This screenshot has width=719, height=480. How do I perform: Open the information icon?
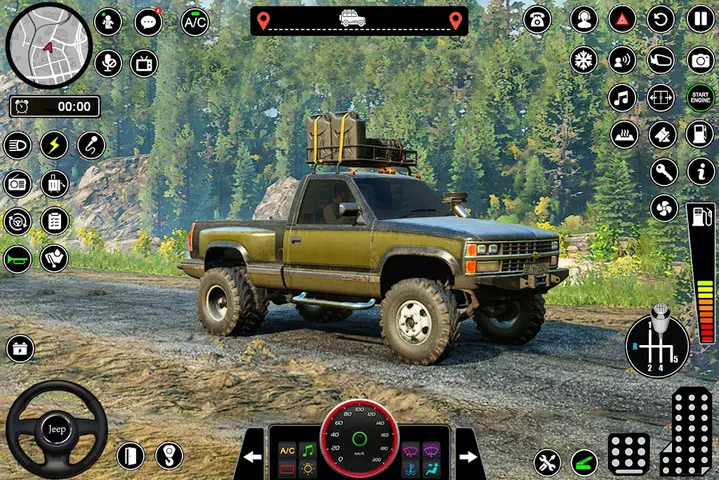[x=700, y=171]
